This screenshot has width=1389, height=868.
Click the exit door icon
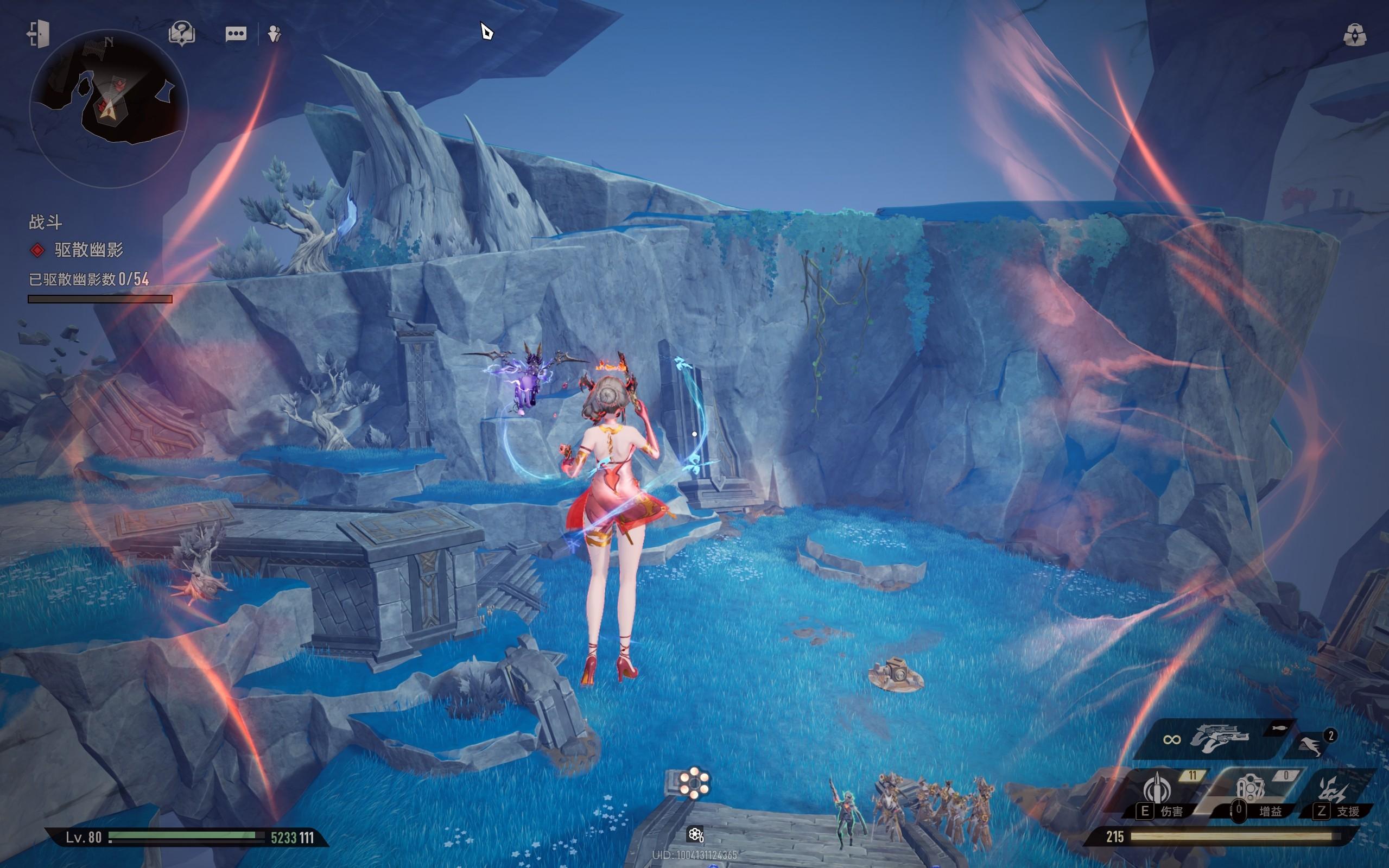(38, 34)
